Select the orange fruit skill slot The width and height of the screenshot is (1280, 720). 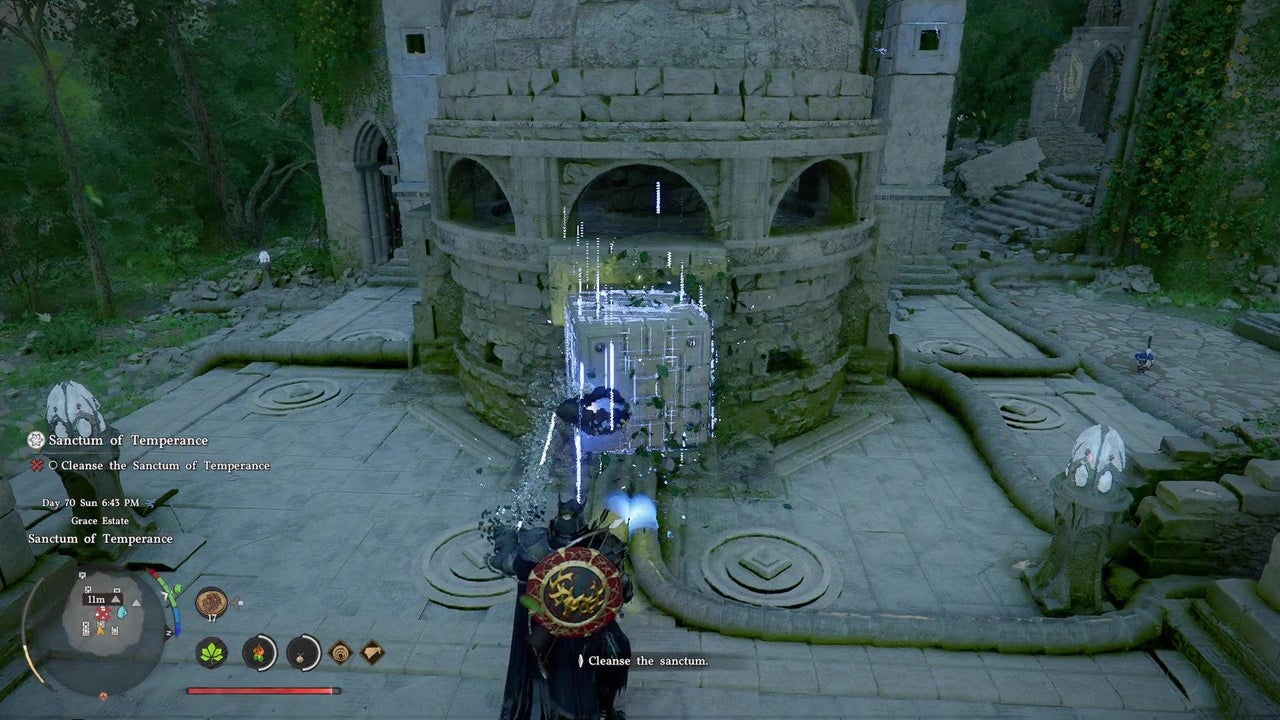259,653
